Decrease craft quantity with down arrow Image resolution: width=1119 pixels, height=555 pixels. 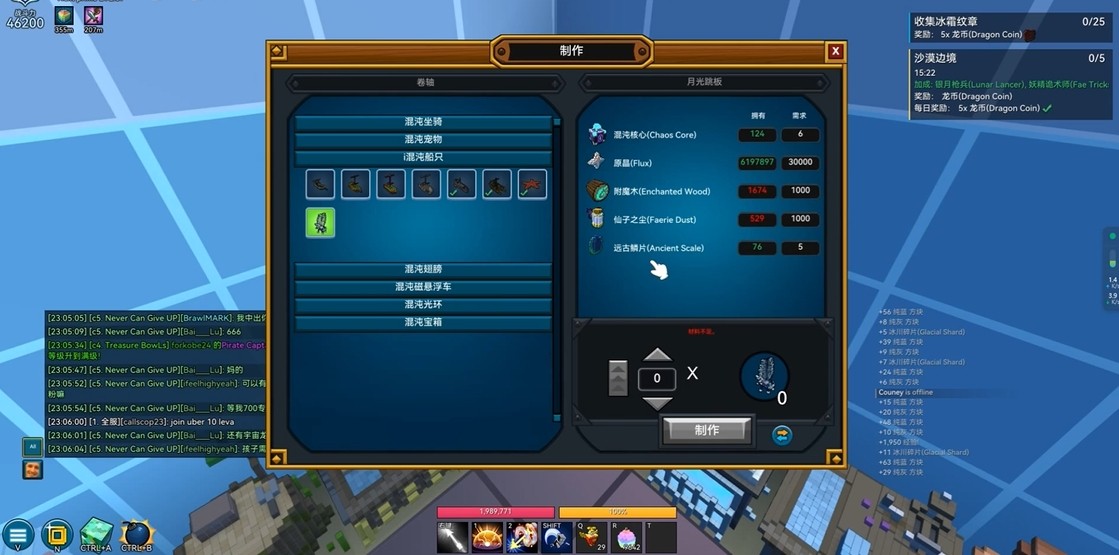[x=657, y=402]
